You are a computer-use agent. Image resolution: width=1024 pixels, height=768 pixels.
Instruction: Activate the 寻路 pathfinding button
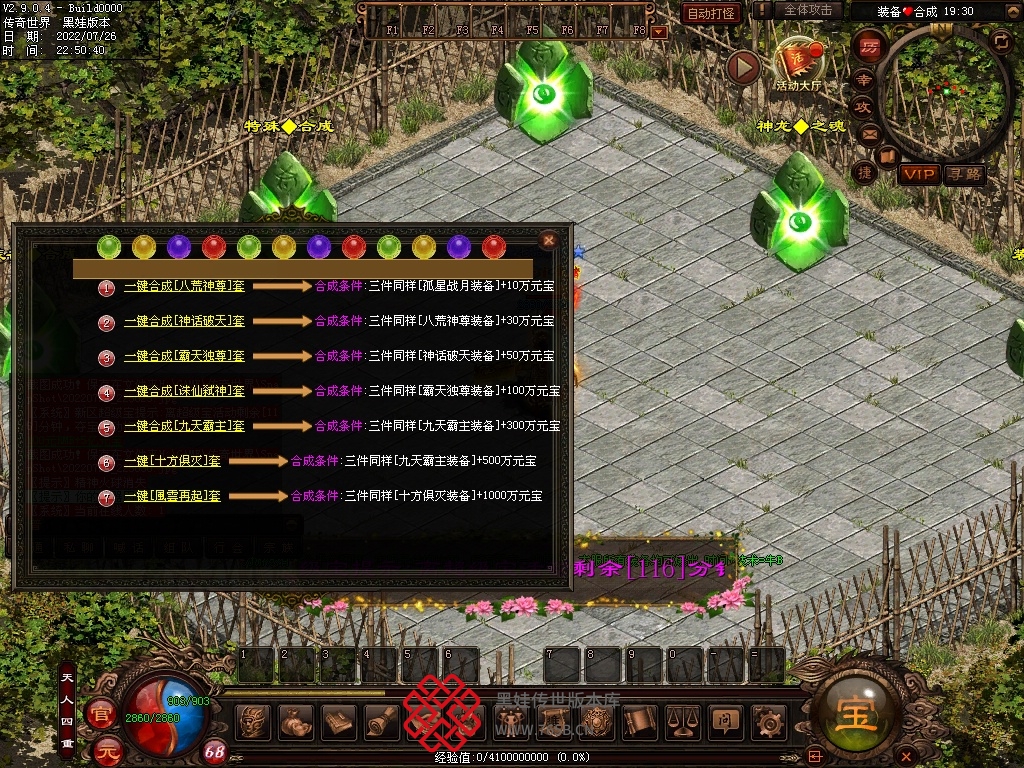click(x=965, y=175)
